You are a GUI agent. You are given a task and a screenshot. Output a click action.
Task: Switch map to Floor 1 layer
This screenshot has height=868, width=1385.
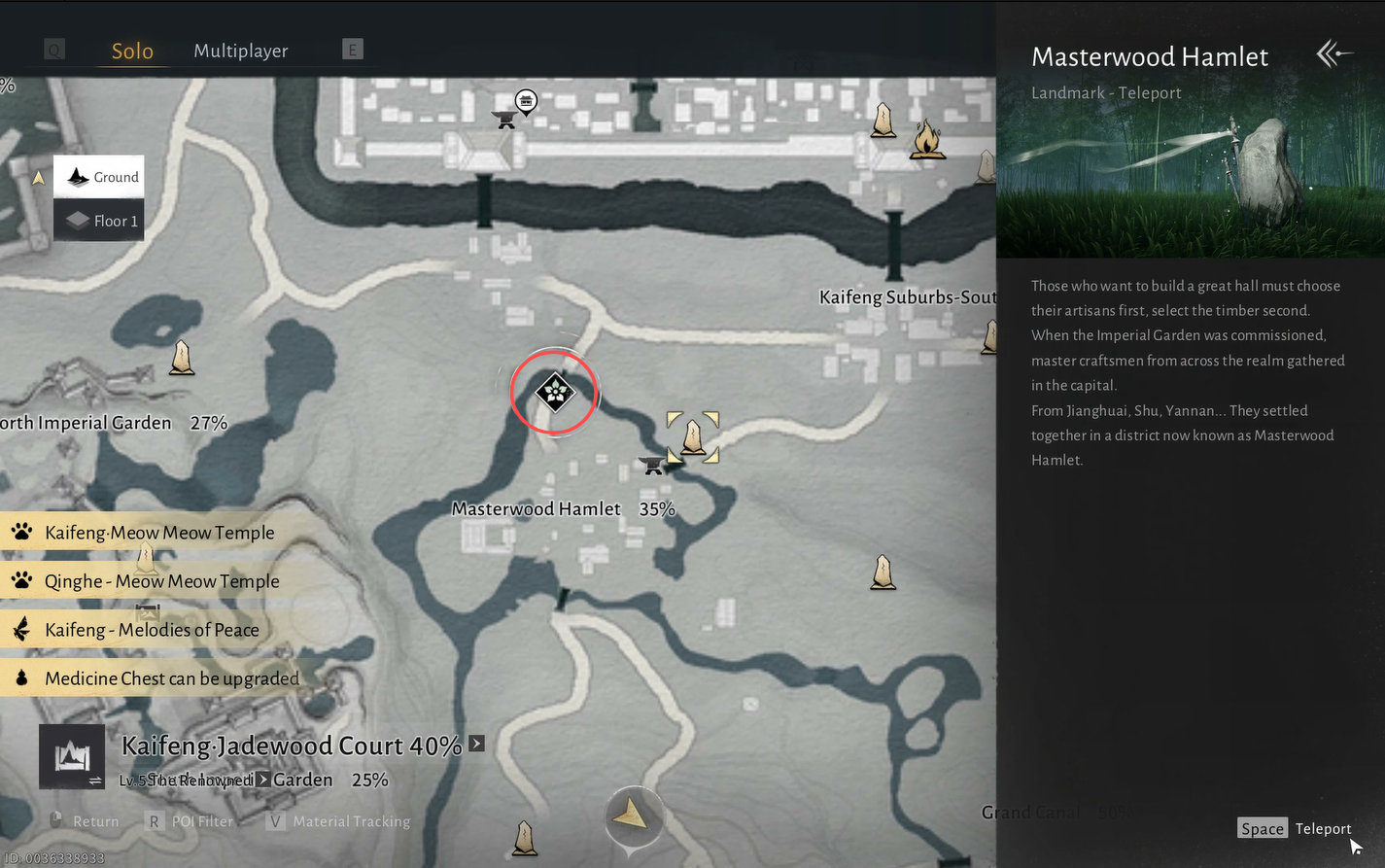(99, 221)
